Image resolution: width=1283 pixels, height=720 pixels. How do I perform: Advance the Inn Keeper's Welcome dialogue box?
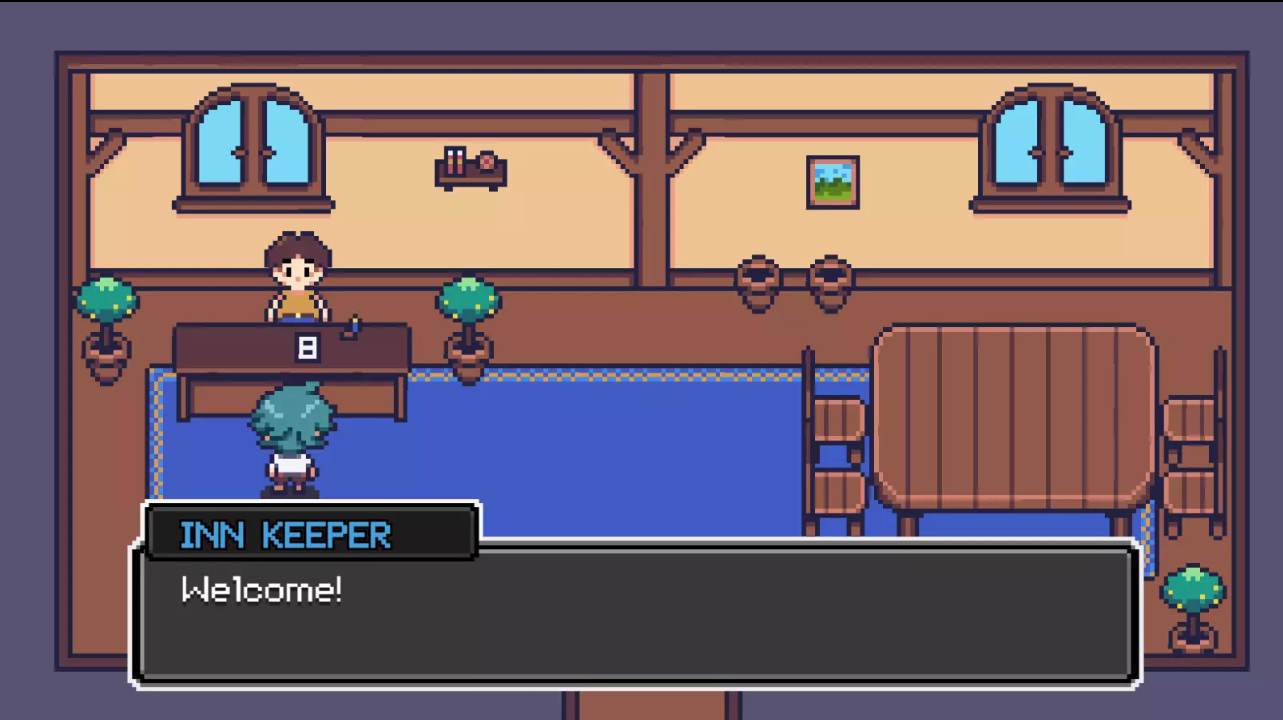[x=636, y=612]
